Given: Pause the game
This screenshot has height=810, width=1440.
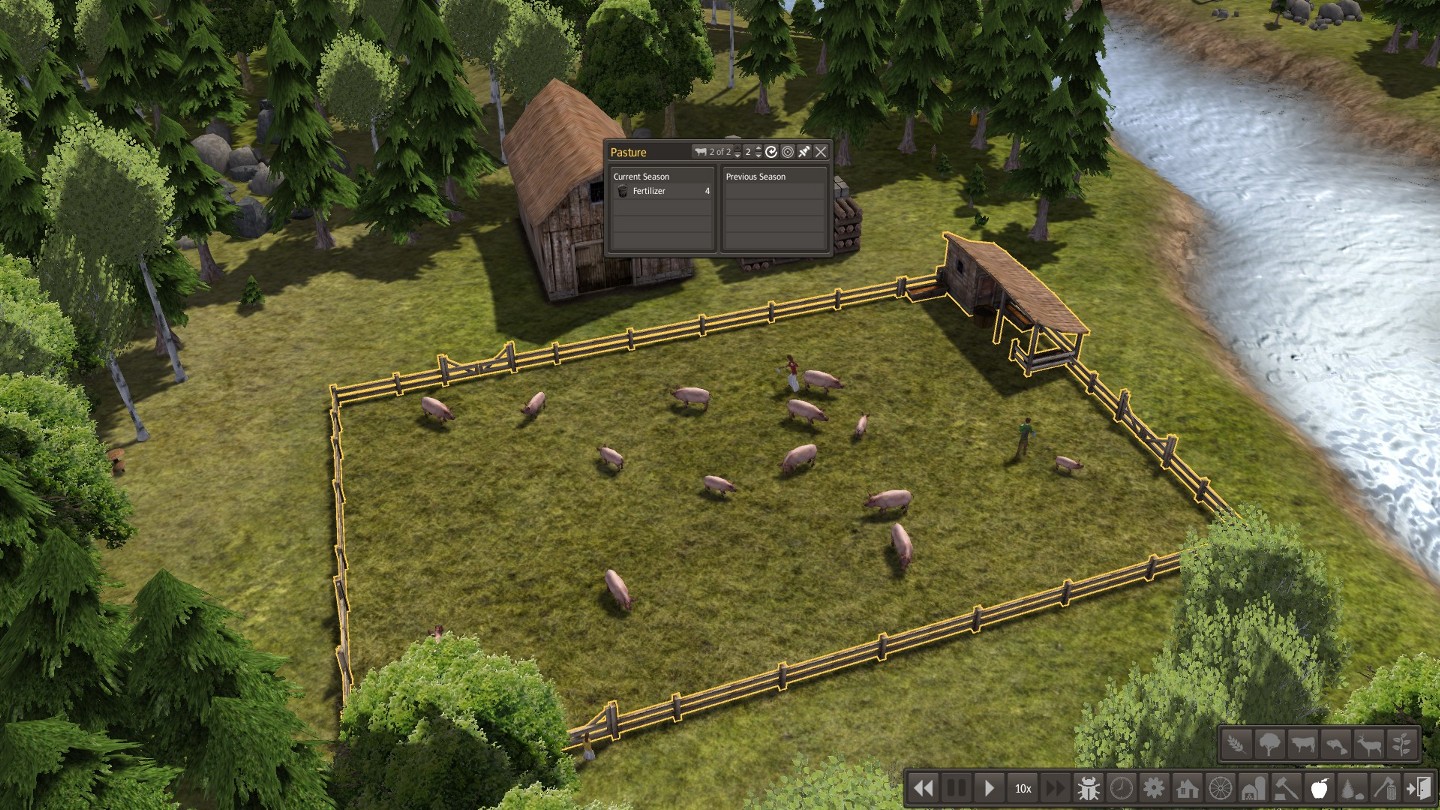Looking at the screenshot, I should pyautogui.click(x=956, y=788).
